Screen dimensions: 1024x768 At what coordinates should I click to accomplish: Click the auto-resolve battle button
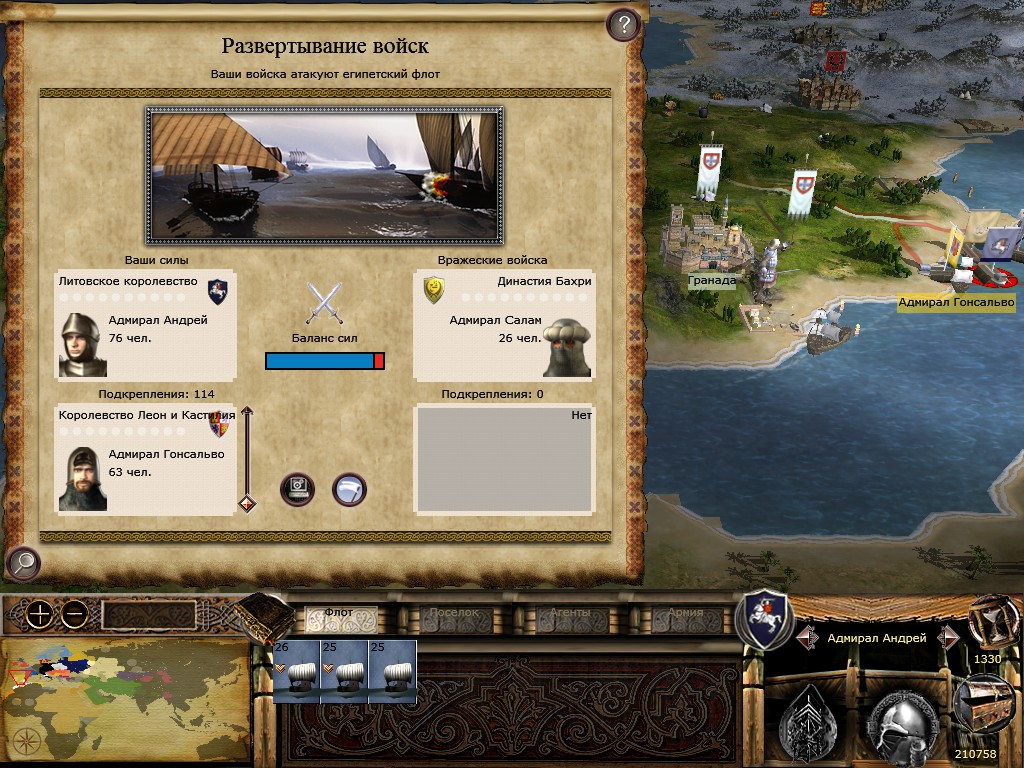click(x=298, y=489)
